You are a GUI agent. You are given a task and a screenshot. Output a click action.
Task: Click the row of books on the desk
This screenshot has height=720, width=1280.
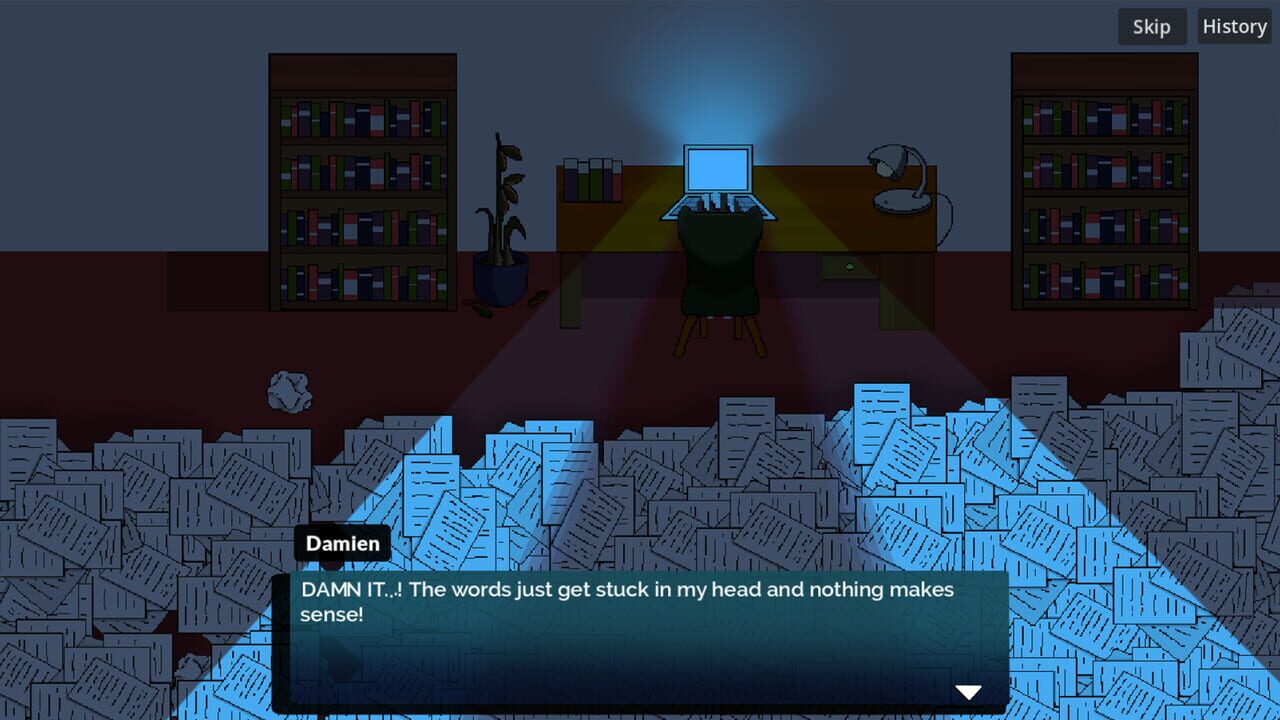point(592,180)
